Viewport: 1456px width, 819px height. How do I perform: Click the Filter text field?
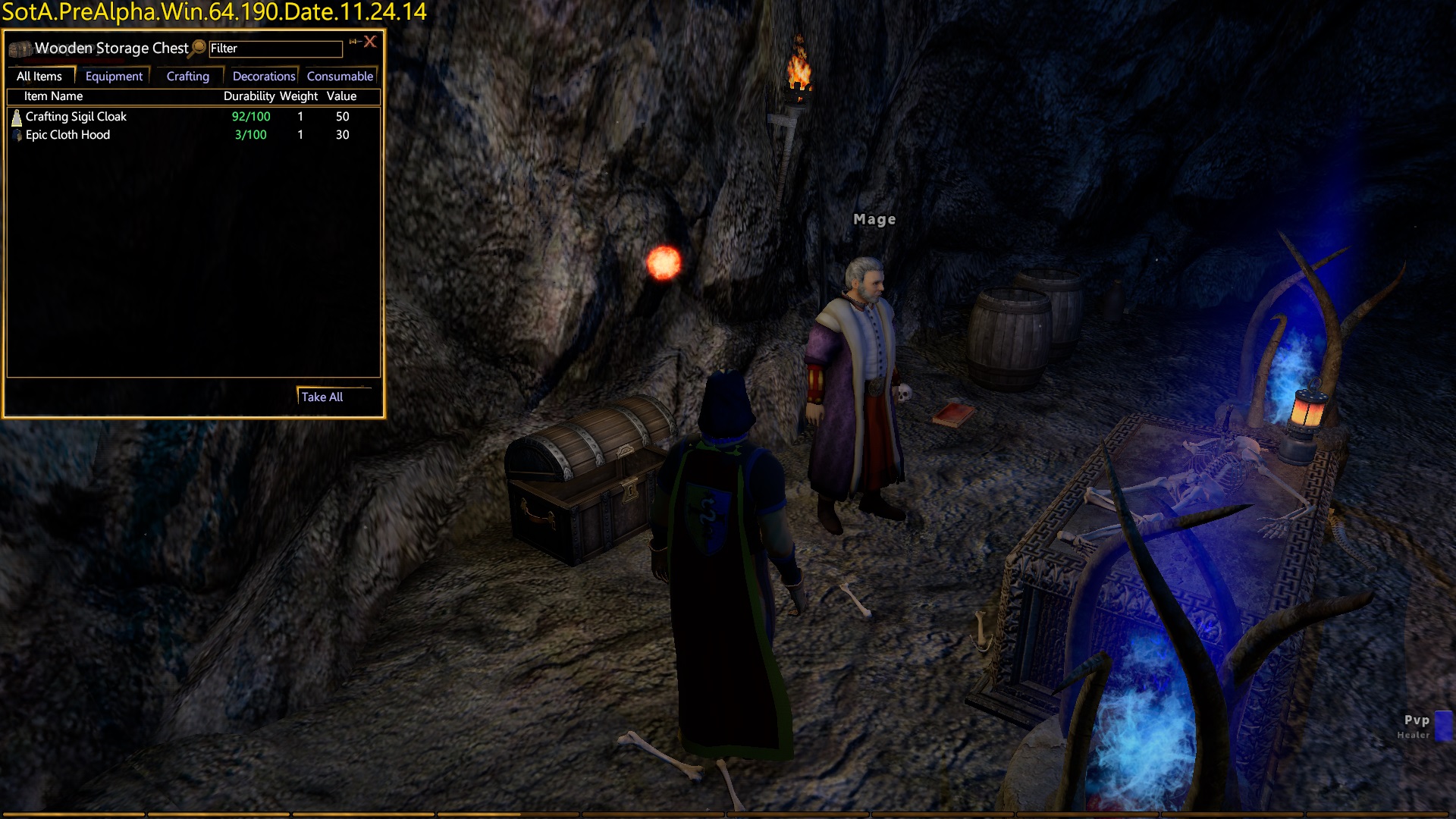(x=275, y=49)
